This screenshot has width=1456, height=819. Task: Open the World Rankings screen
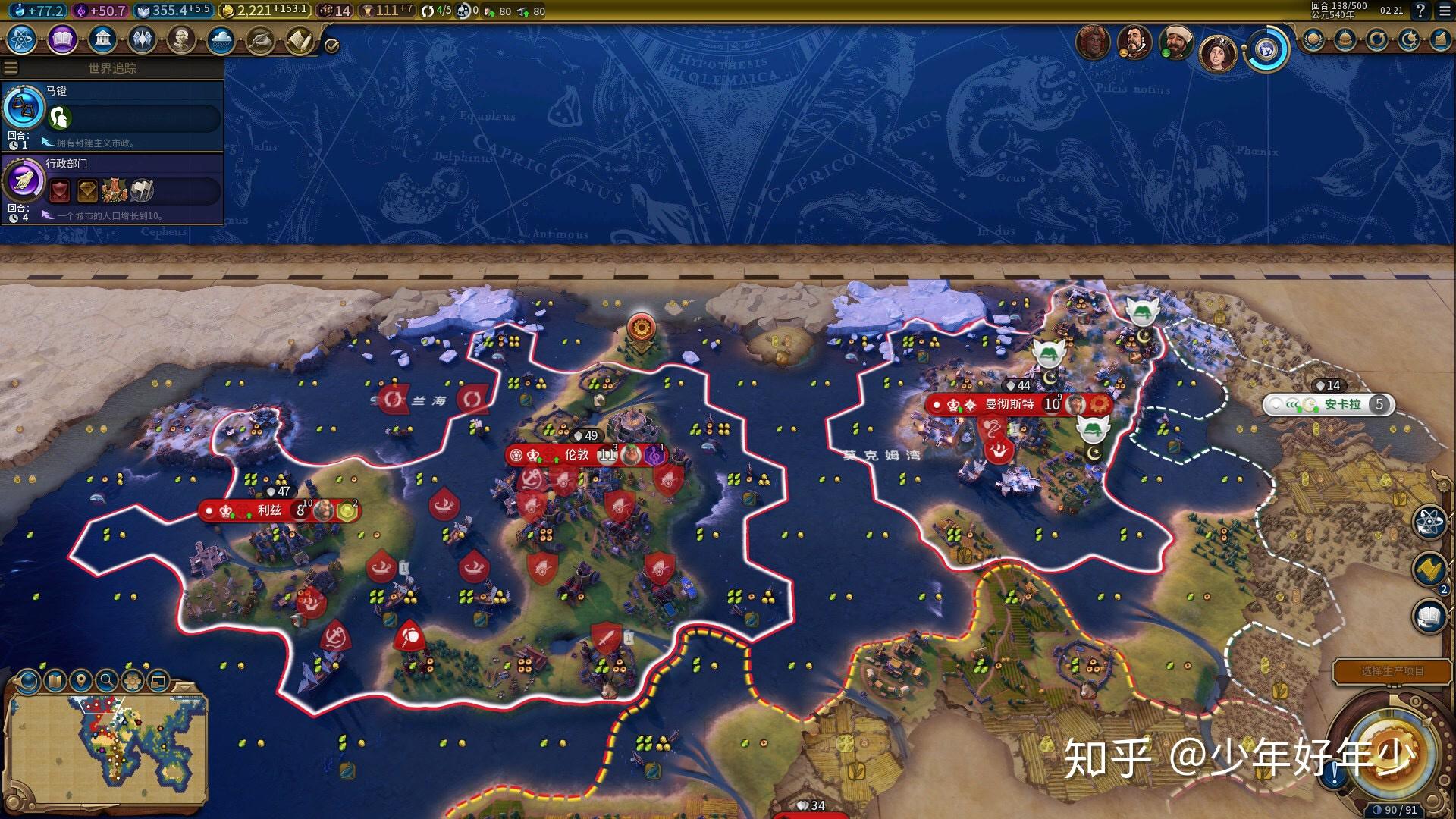[1313, 40]
